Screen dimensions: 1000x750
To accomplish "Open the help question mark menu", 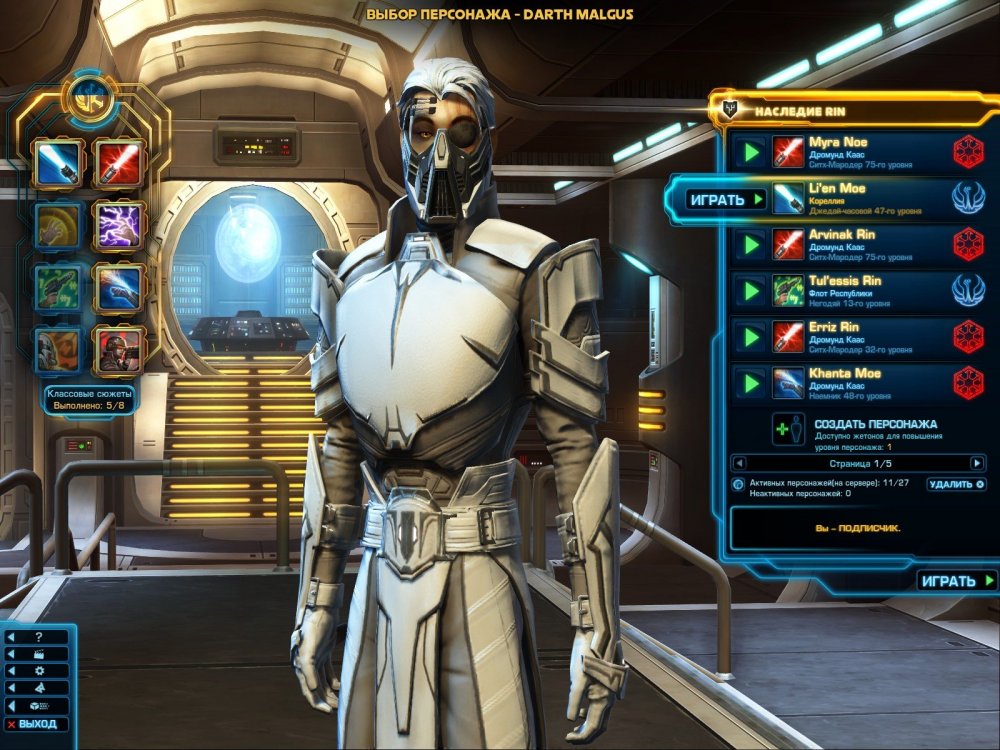I will (38, 637).
